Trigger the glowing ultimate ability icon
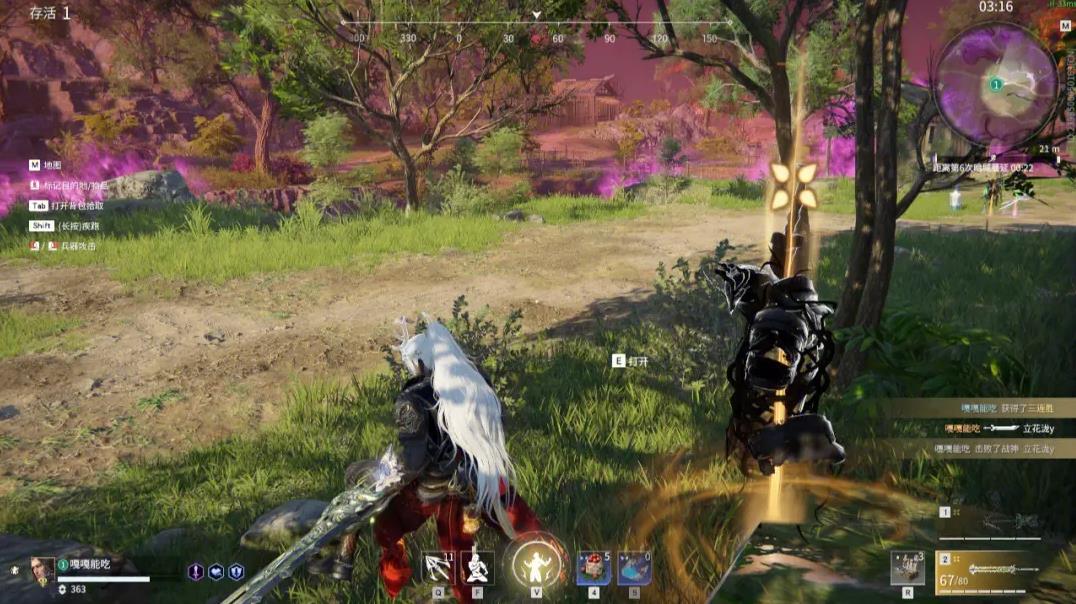Viewport: 1076px width, 604px height. pos(534,564)
